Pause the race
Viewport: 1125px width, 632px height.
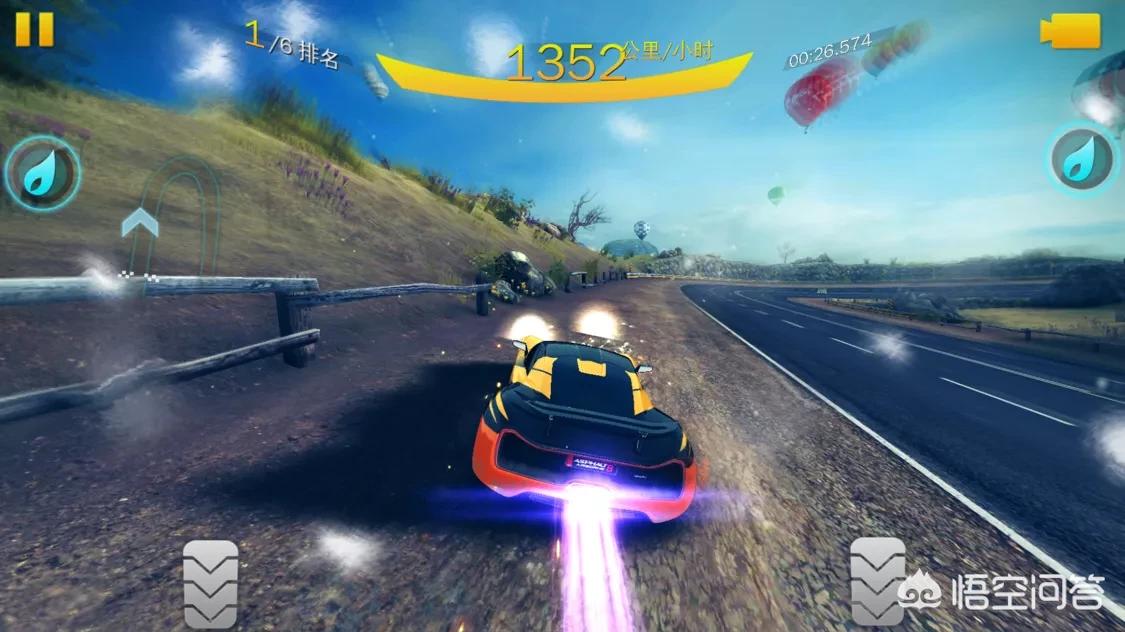(34, 29)
